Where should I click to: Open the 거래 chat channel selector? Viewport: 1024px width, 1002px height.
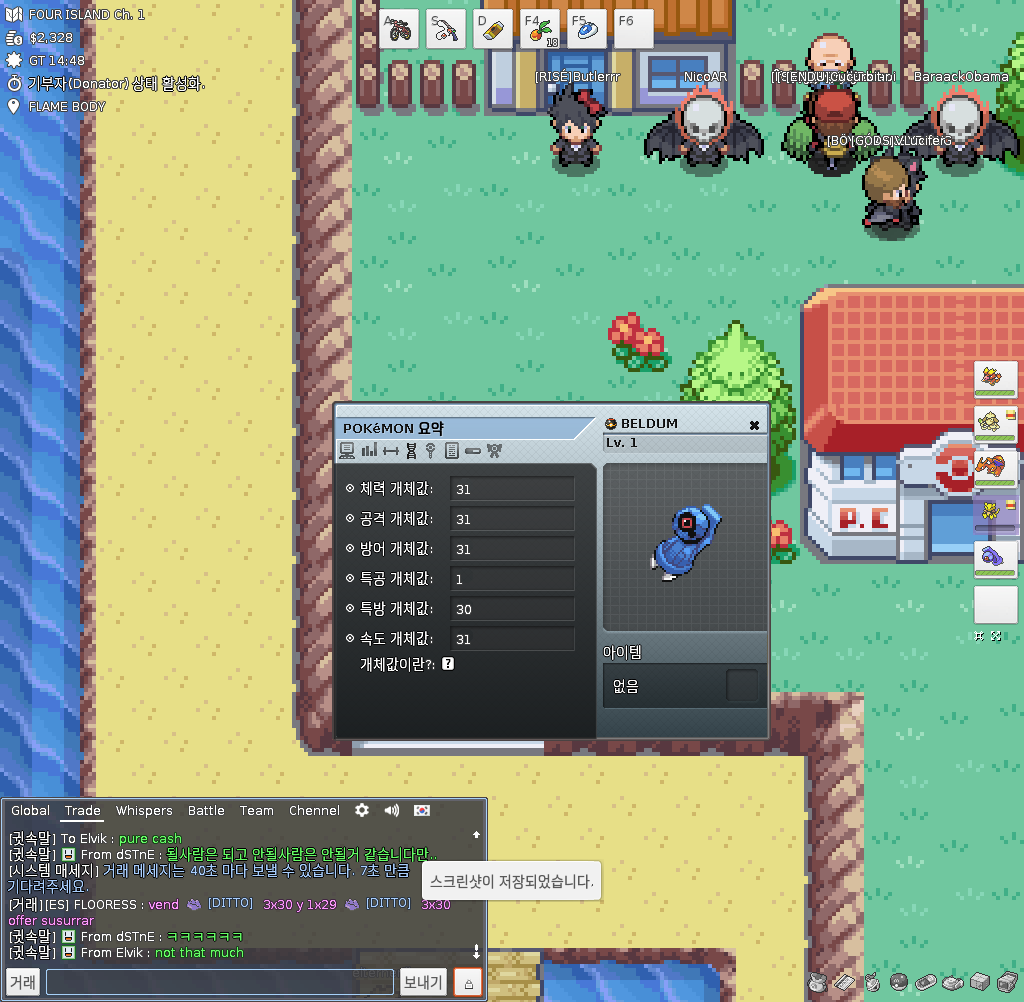point(23,982)
